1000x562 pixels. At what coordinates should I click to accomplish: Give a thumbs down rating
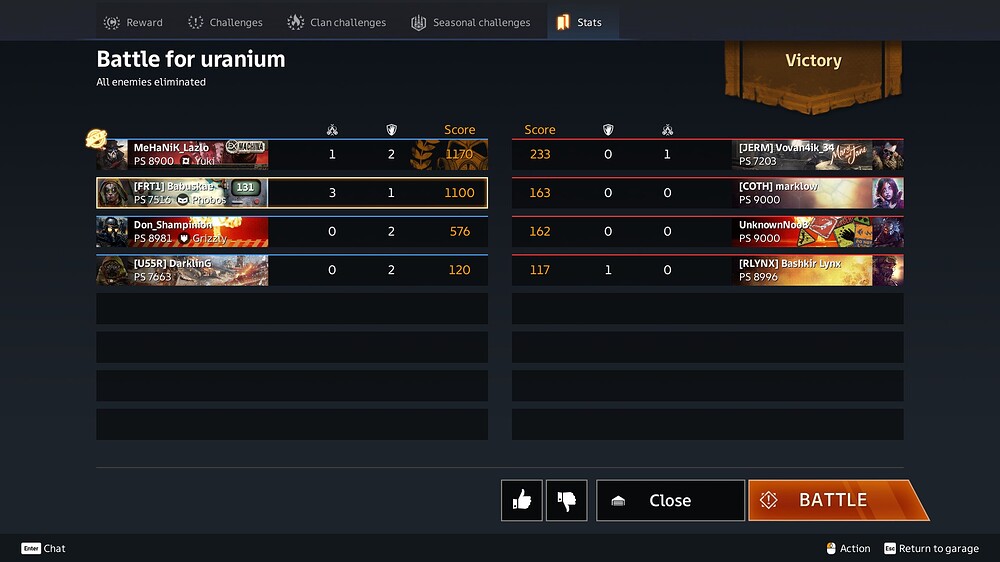click(567, 500)
